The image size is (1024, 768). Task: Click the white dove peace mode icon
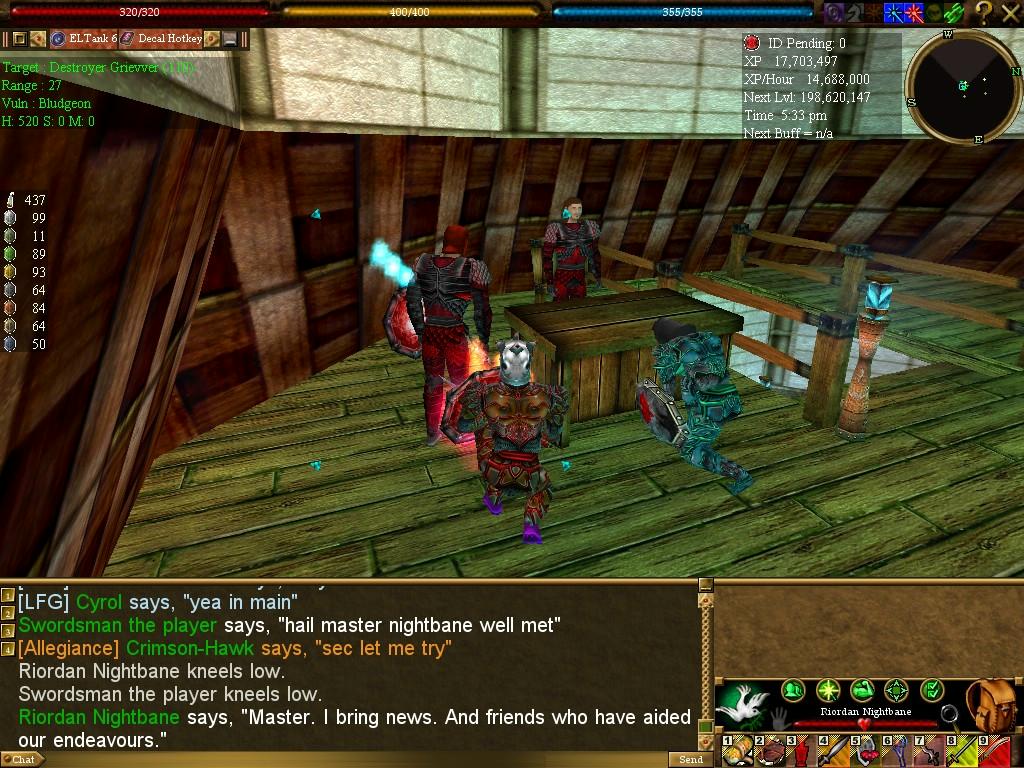pyautogui.click(x=742, y=704)
